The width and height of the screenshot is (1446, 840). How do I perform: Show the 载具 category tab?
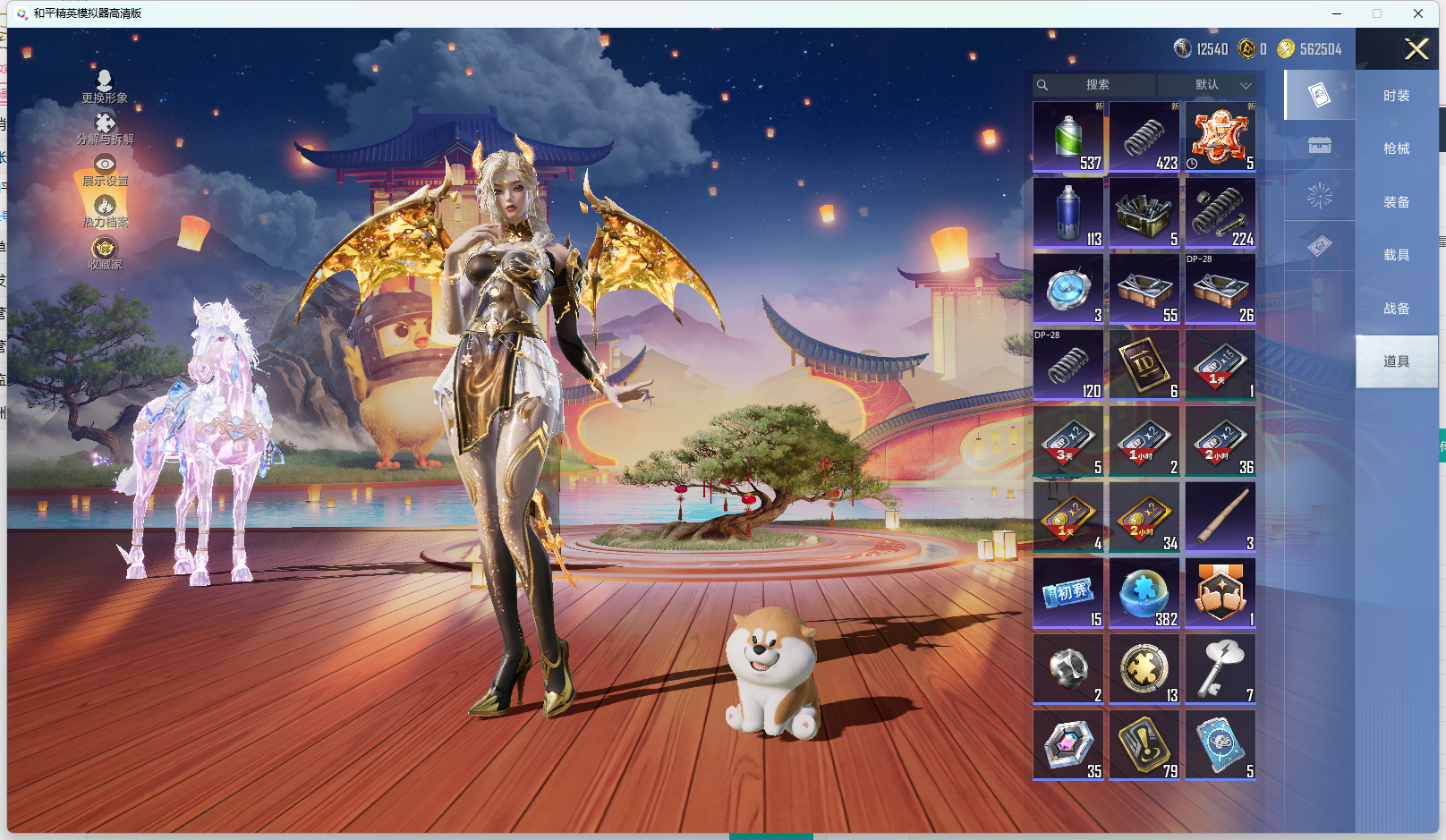pyautogui.click(x=1396, y=255)
